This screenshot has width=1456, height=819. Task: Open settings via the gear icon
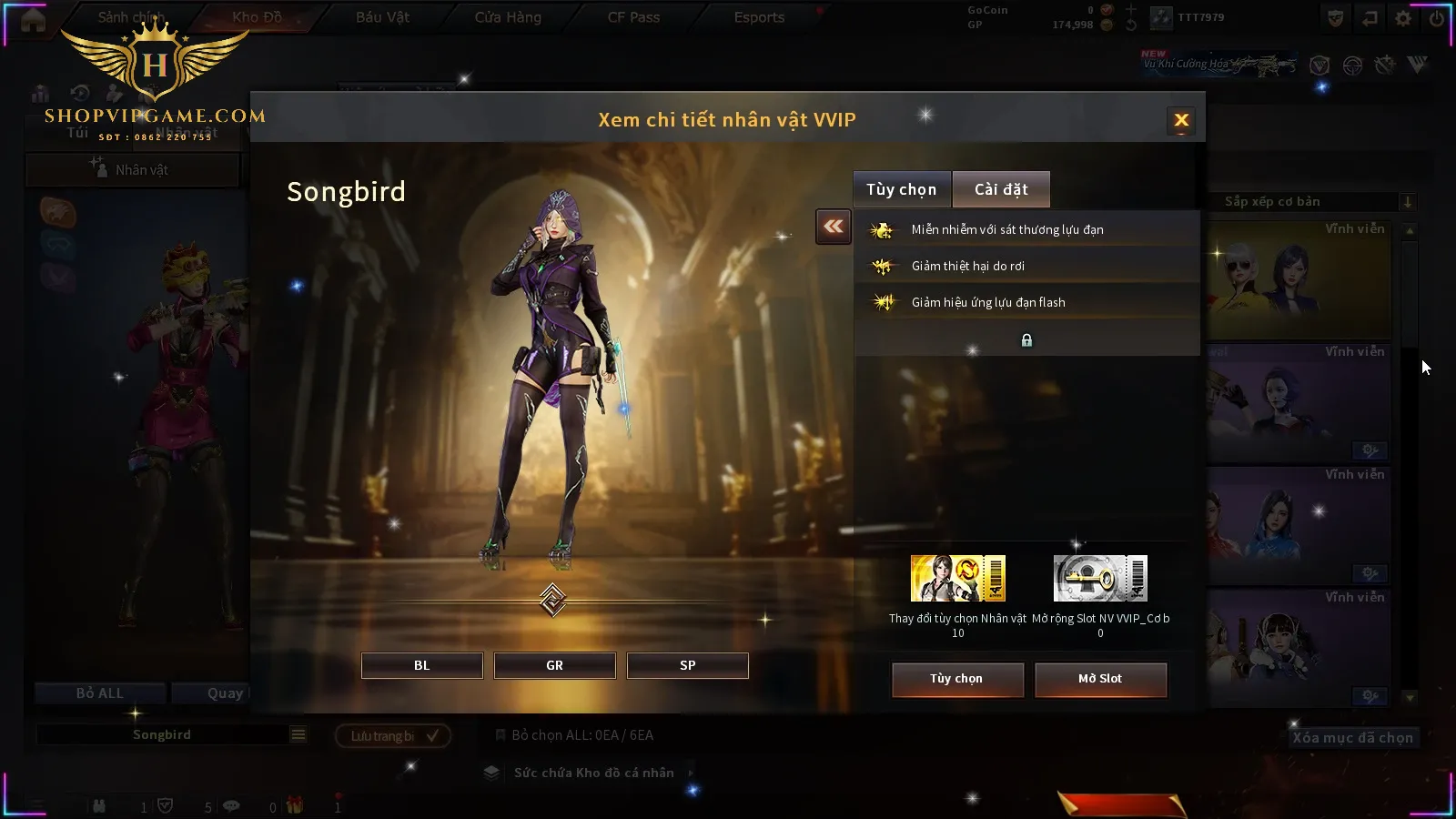coord(1403,18)
